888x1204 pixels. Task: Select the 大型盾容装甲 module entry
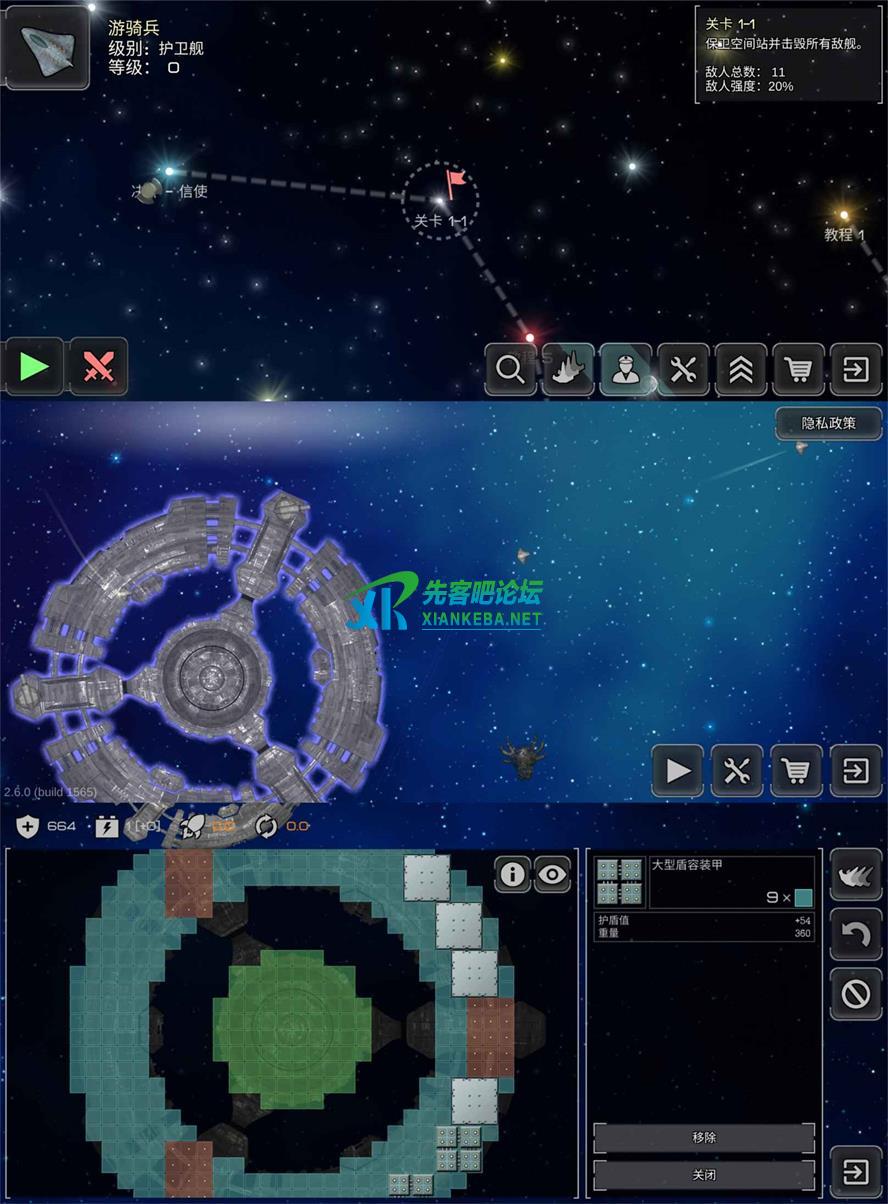[x=705, y=882]
